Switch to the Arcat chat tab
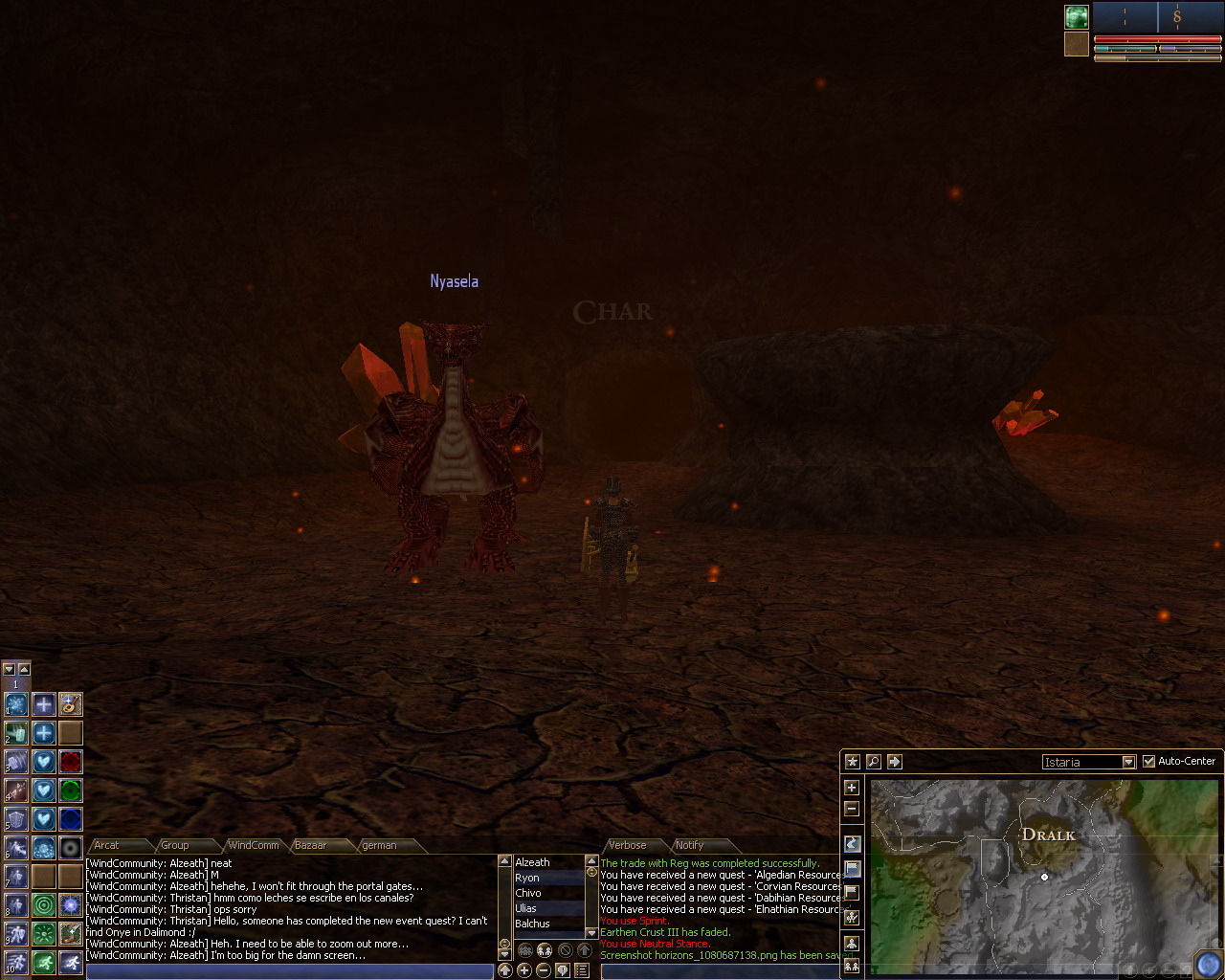The image size is (1225, 980). [x=107, y=845]
